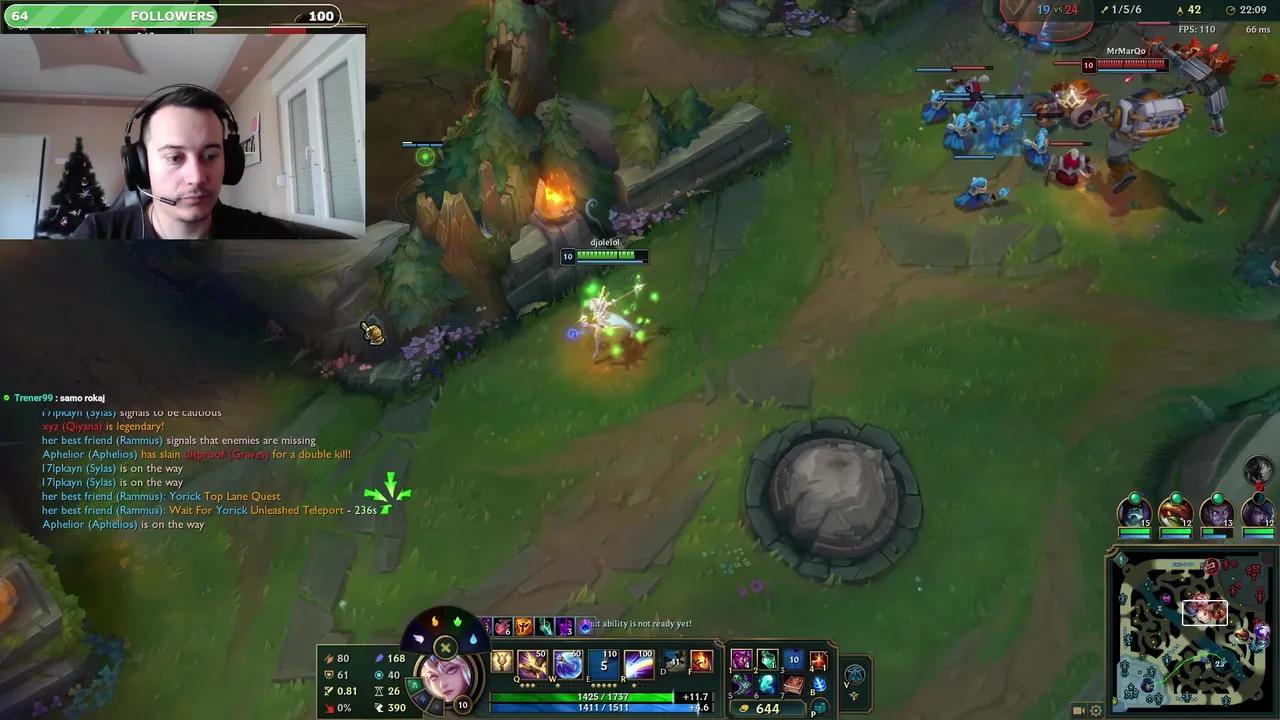Use the Flash summoner spell in the D slot
The width and height of the screenshot is (1280, 720).
tap(674, 661)
